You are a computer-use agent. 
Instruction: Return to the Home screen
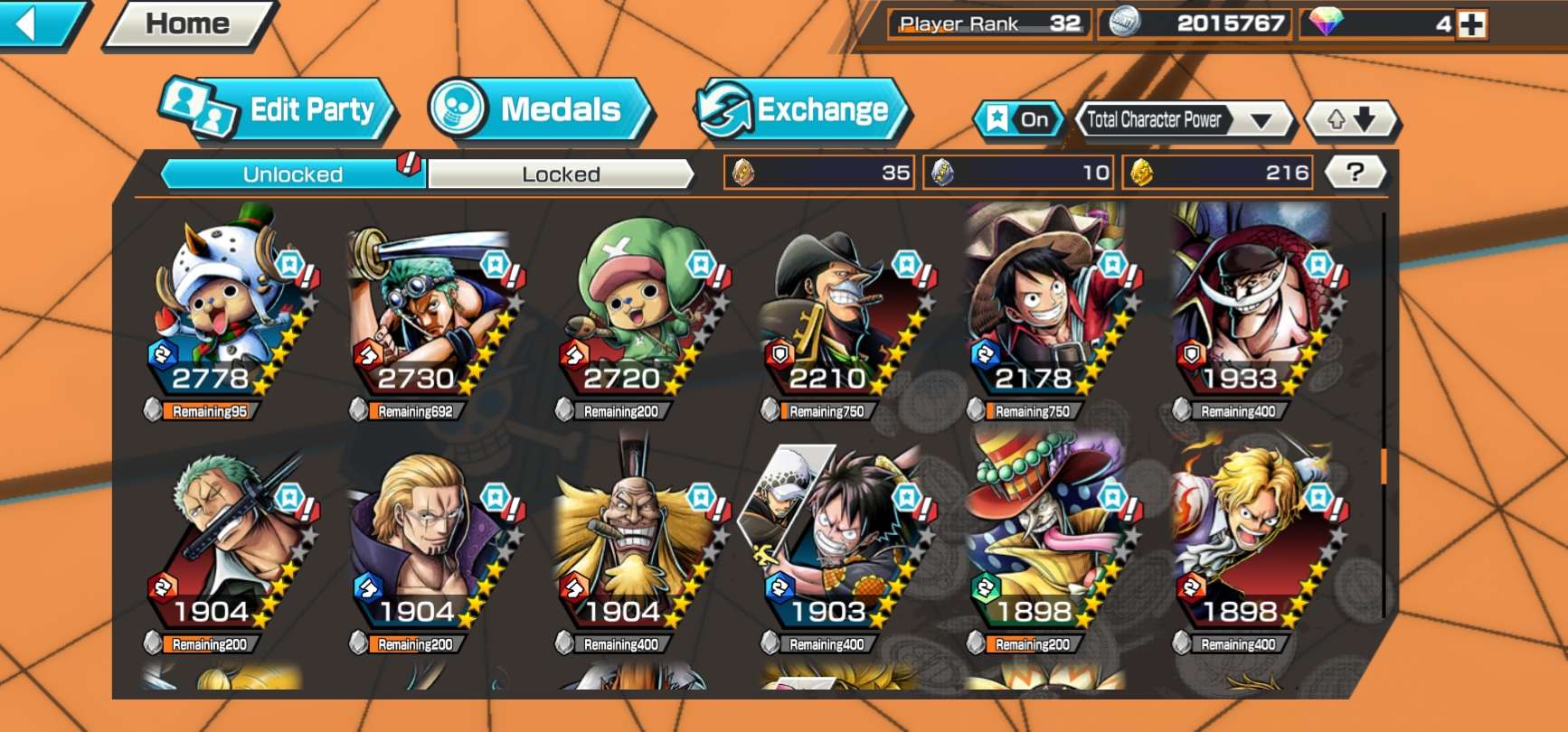[188, 23]
